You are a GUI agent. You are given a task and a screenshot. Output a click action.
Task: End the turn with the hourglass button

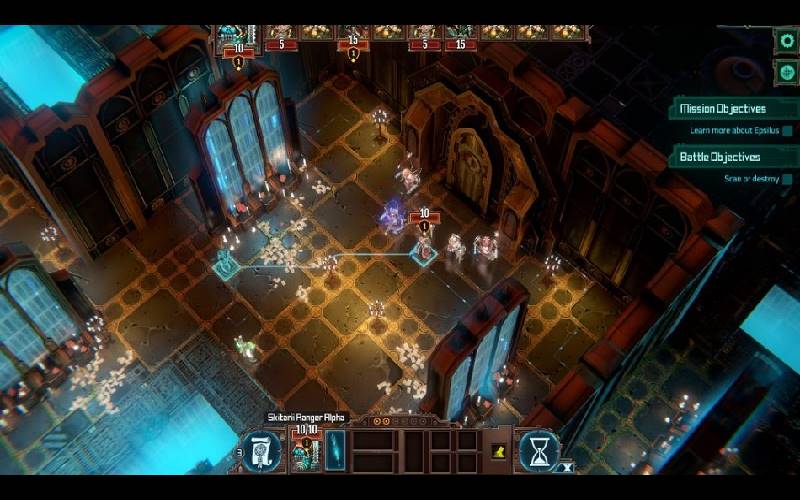coord(539,450)
